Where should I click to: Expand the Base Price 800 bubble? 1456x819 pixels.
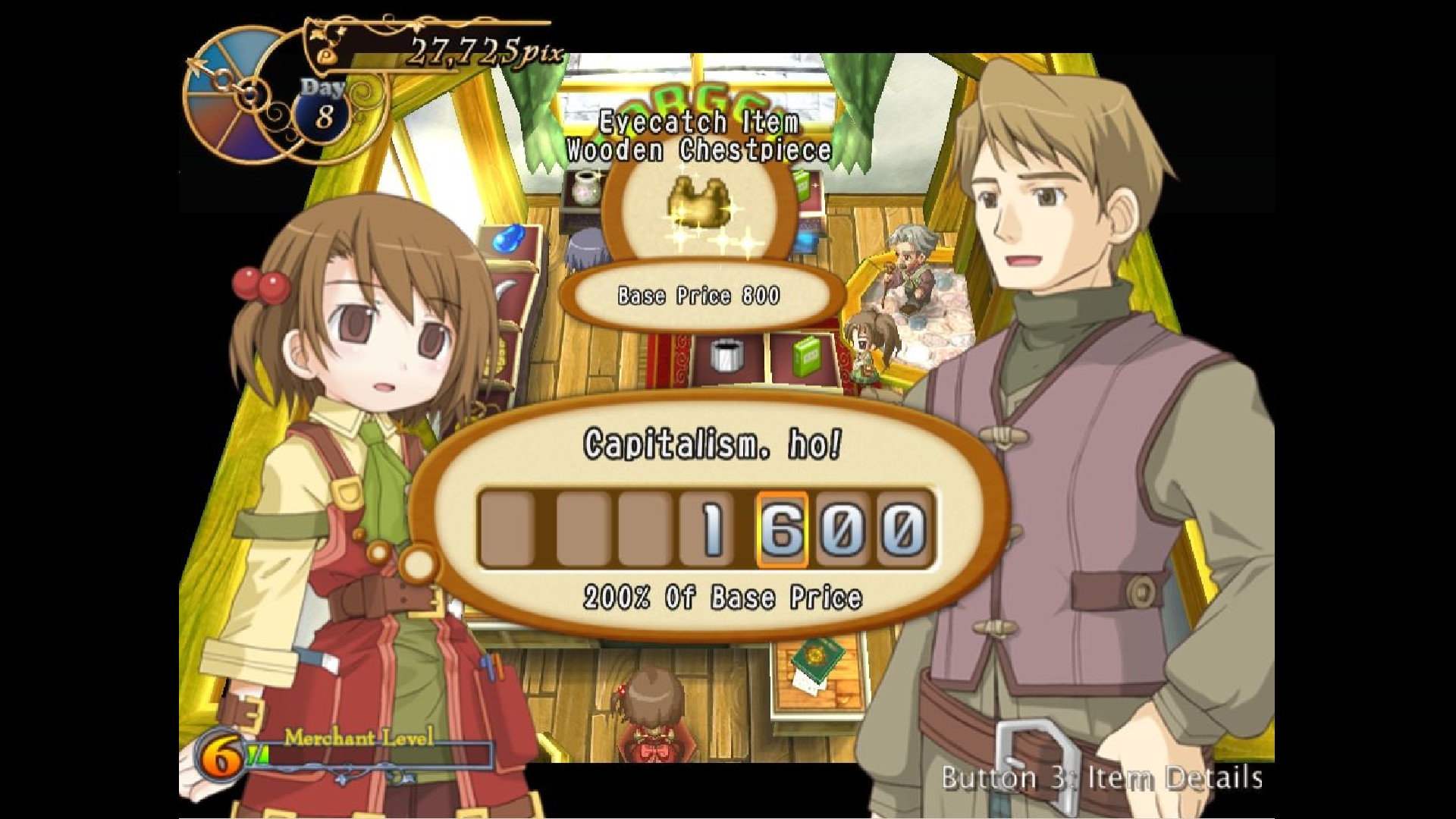[x=696, y=297]
